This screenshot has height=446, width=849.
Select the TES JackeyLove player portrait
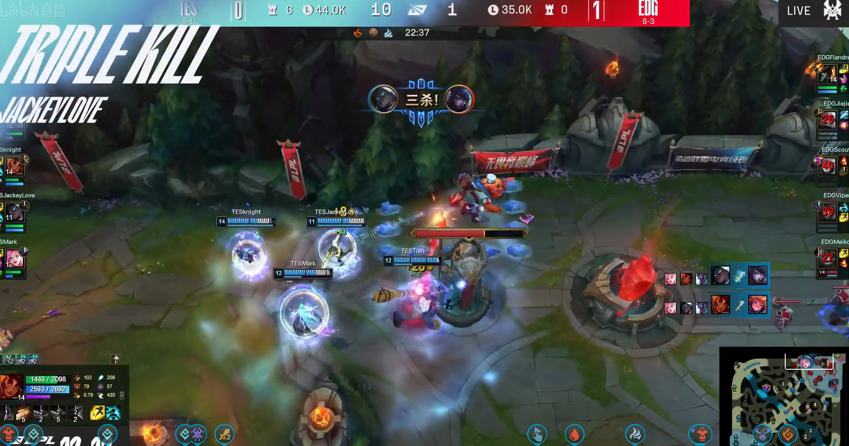(x=13, y=212)
